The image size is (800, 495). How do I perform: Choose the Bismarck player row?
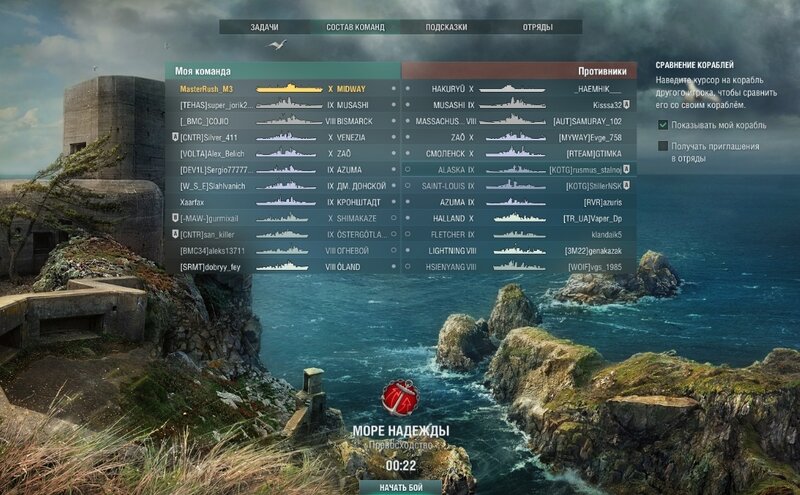click(x=282, y=121)
